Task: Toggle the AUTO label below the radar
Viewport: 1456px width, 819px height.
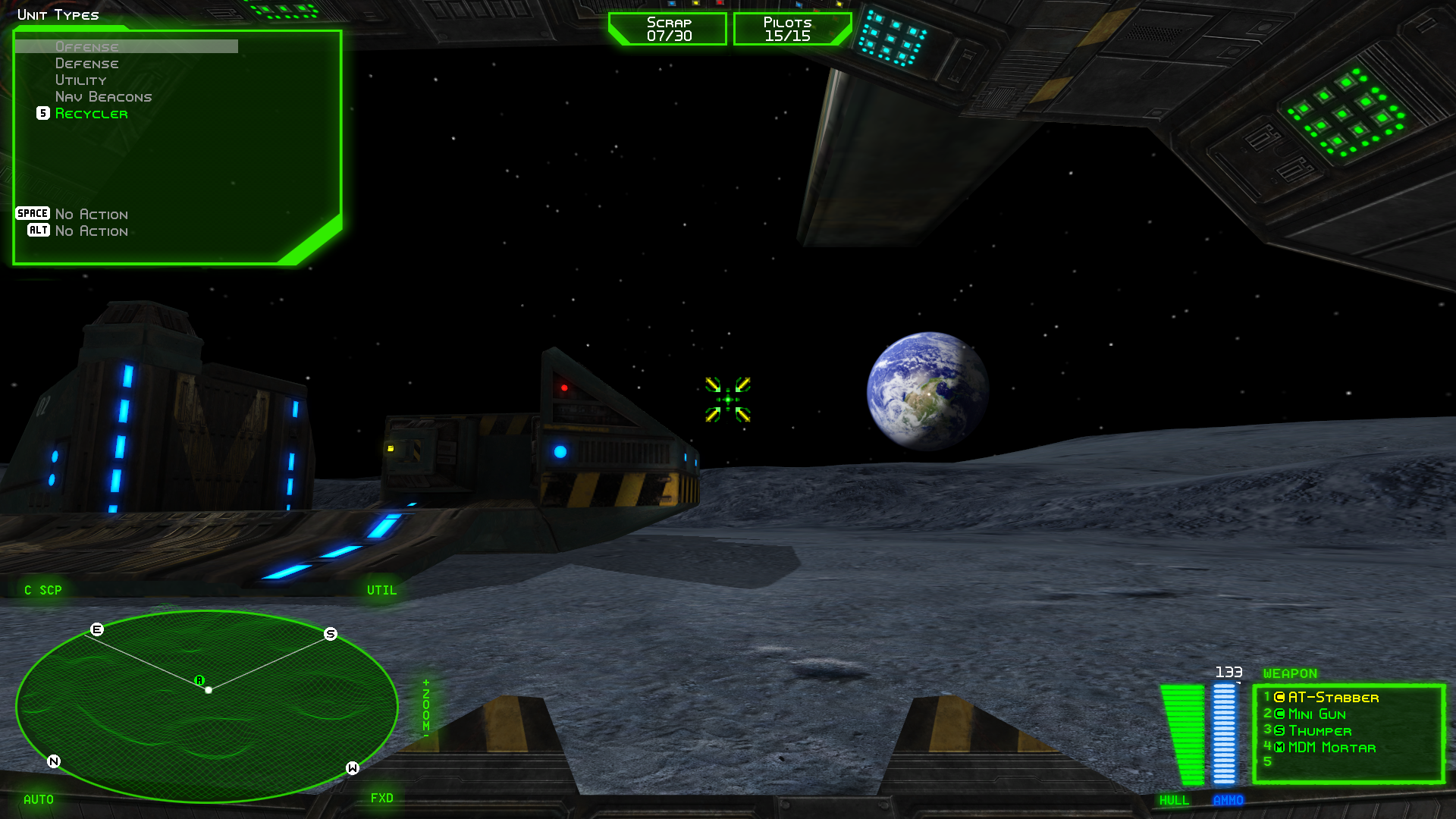Action: pyautogui.click(x=39, y=799)
